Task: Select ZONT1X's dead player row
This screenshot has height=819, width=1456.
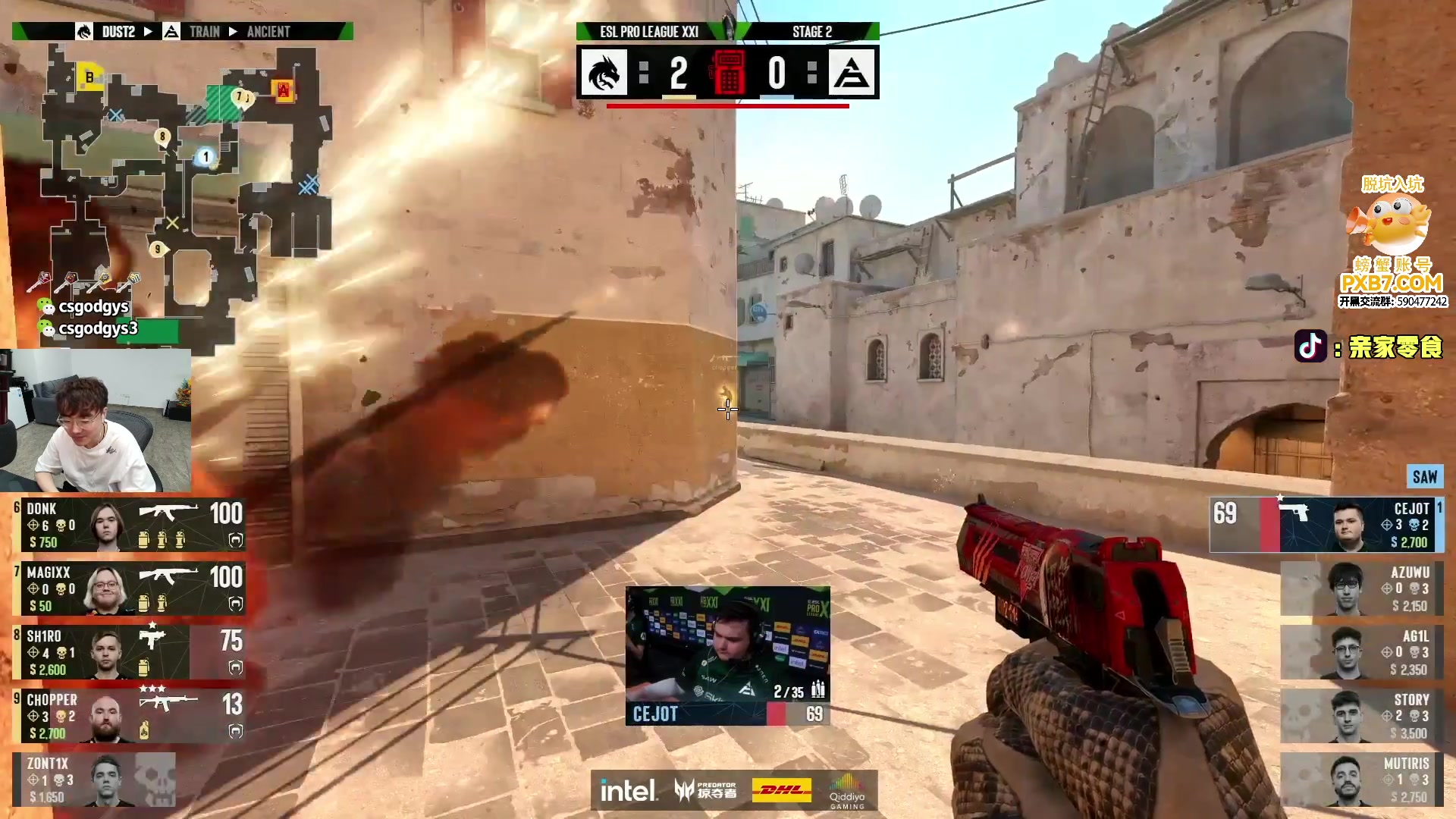Action: [x=95, y=780]
